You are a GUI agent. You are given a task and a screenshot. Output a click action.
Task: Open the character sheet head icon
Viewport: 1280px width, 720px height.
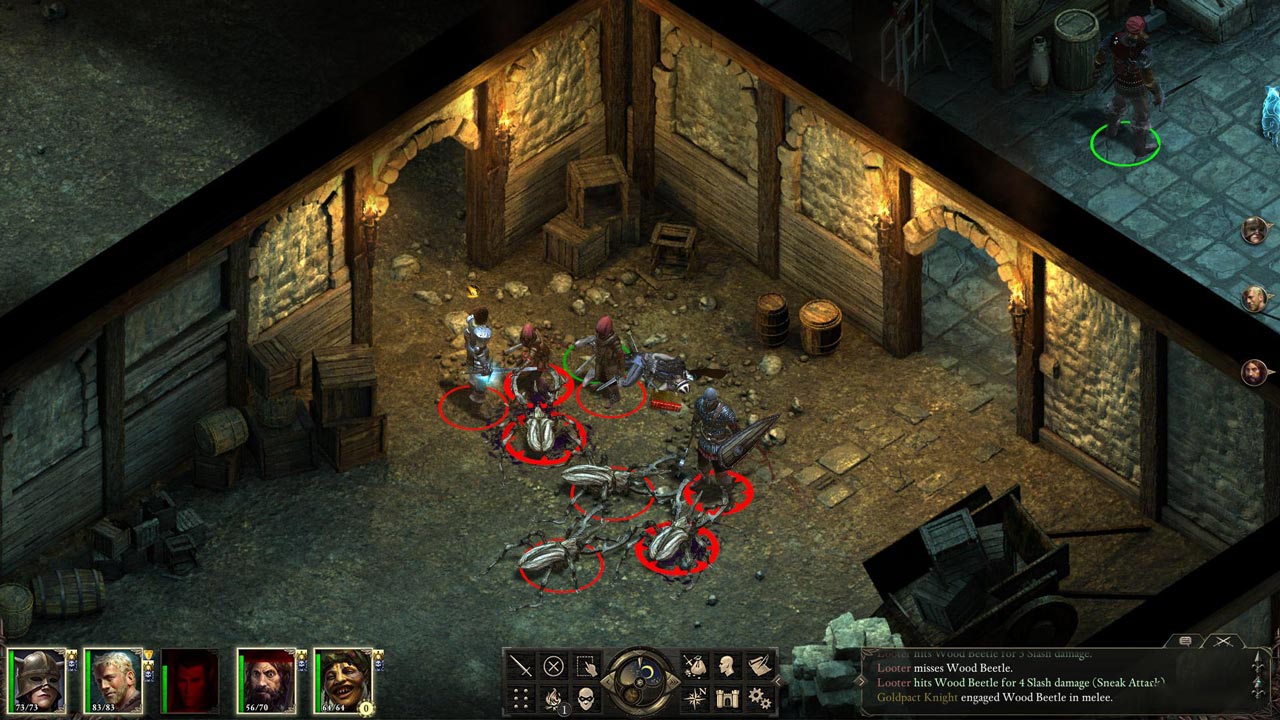click(727, 666)
